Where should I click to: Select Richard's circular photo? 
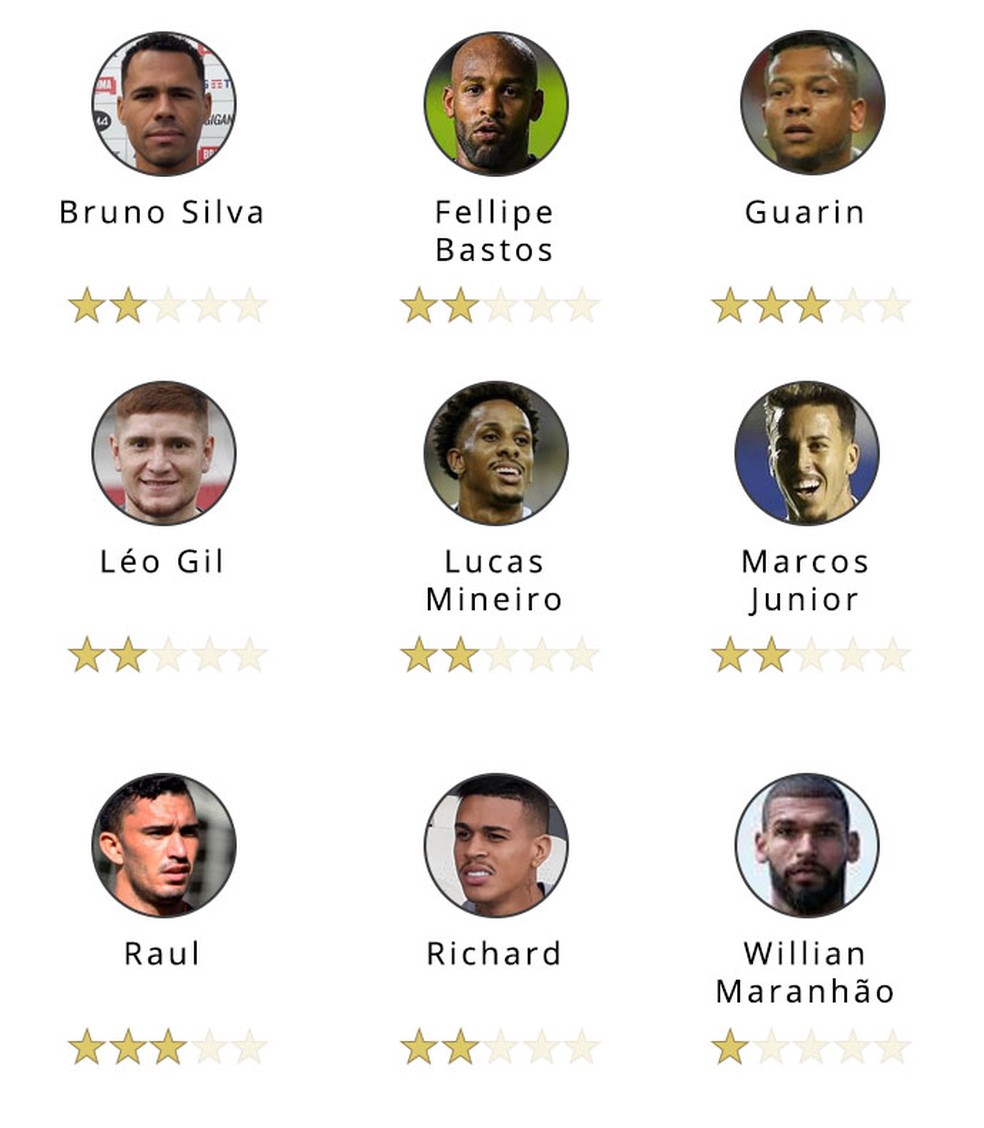[496, 844]
